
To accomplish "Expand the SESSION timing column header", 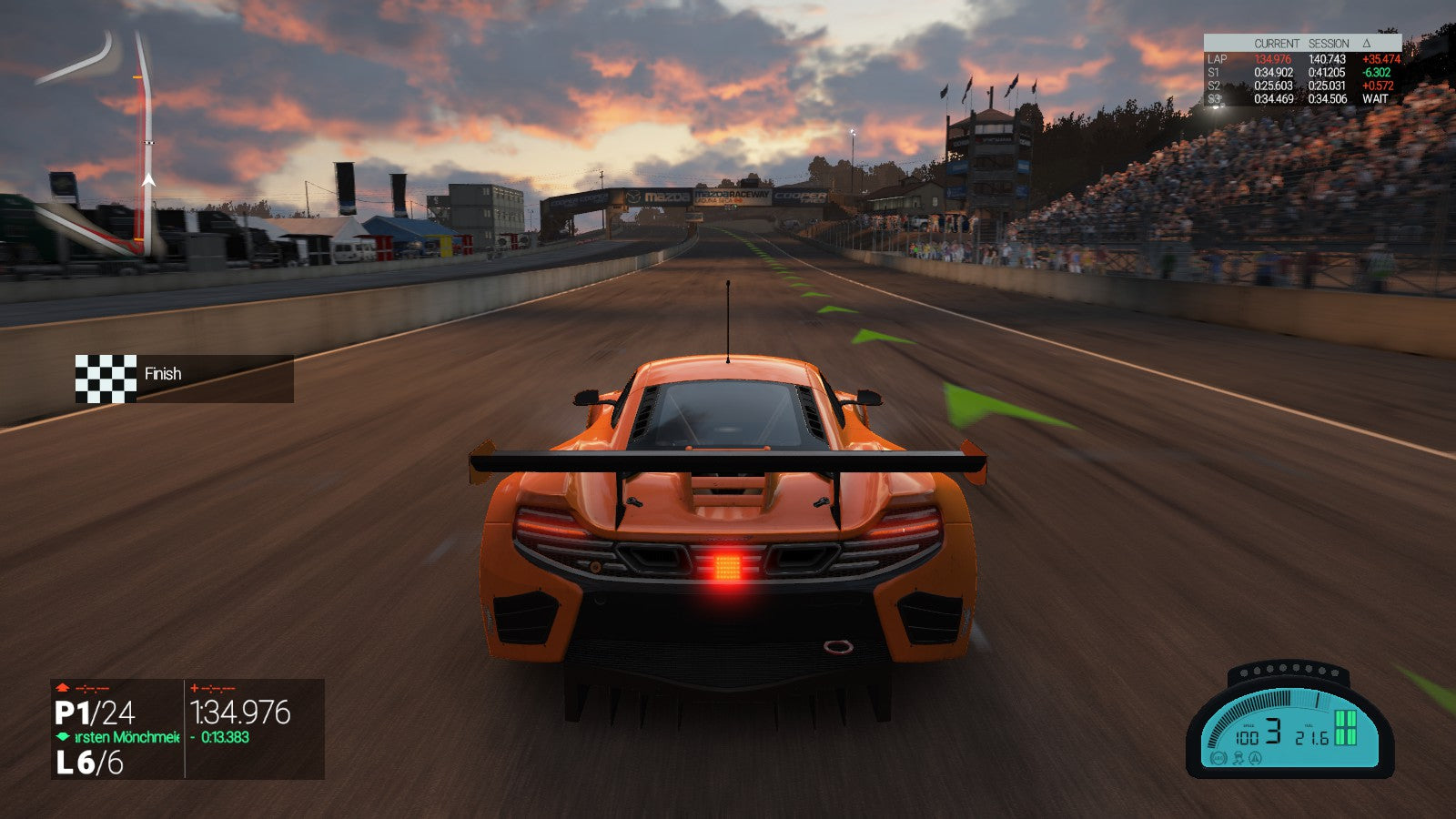I will [1328, 42].
